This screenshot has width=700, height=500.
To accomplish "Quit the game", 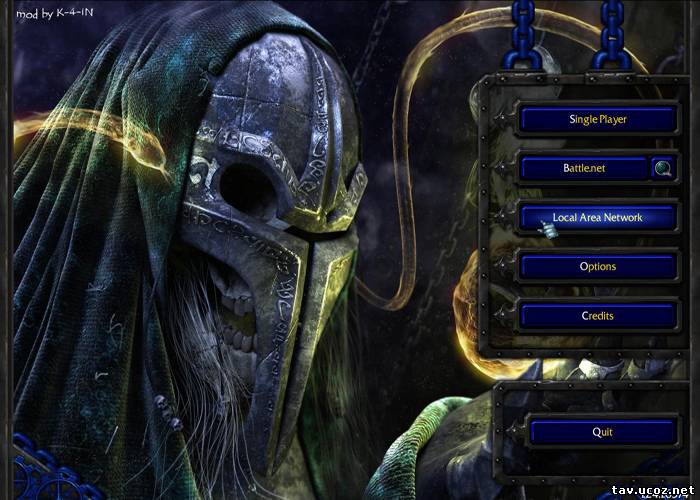I will click(x=601, y=432).
